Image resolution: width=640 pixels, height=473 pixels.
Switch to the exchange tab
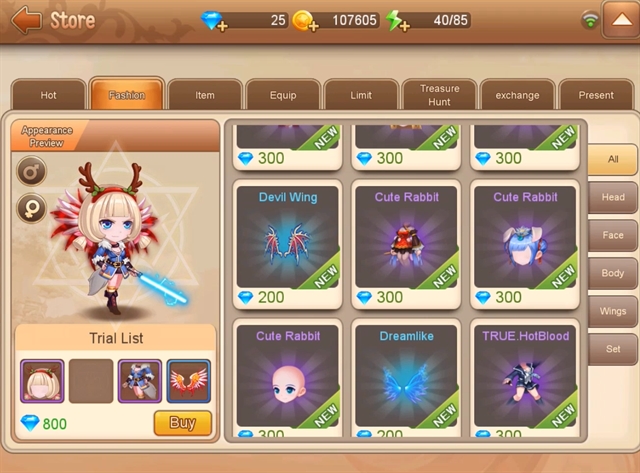tap(517, 95)
